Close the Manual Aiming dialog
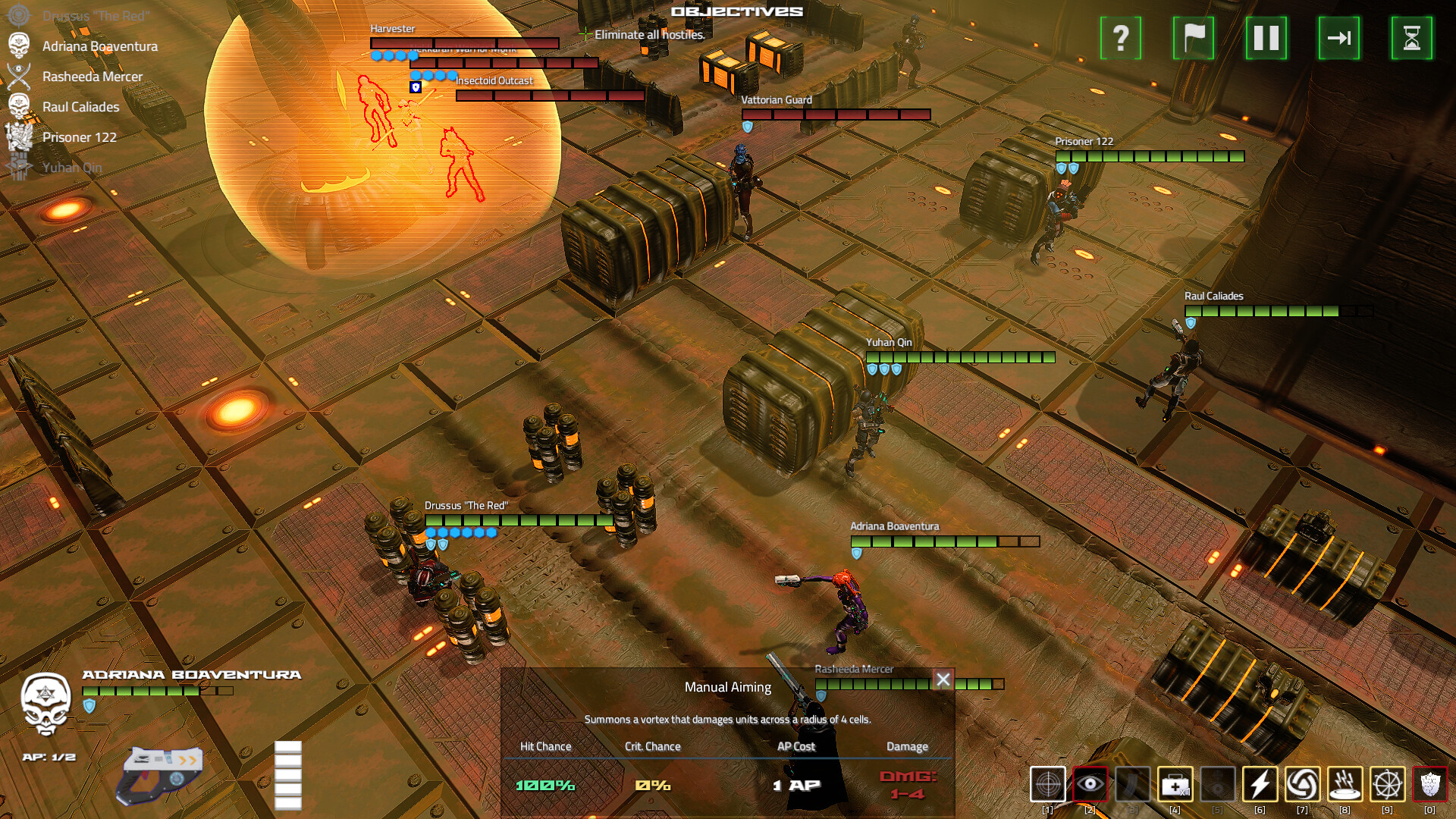 click(x=944, y=679)
